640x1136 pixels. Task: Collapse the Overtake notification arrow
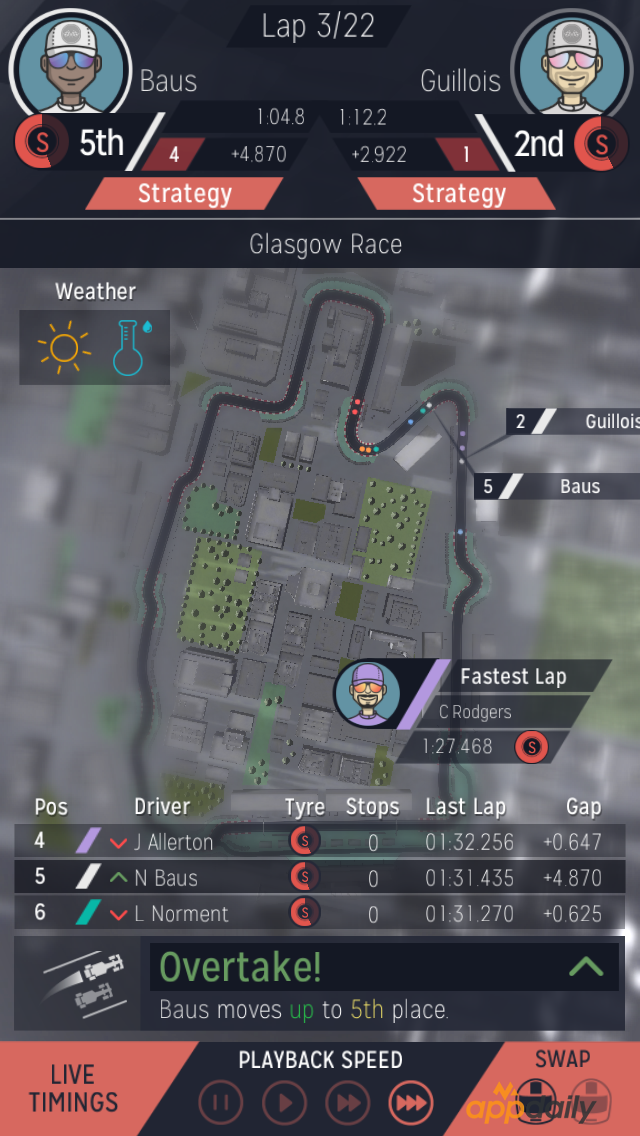(585, 966)
